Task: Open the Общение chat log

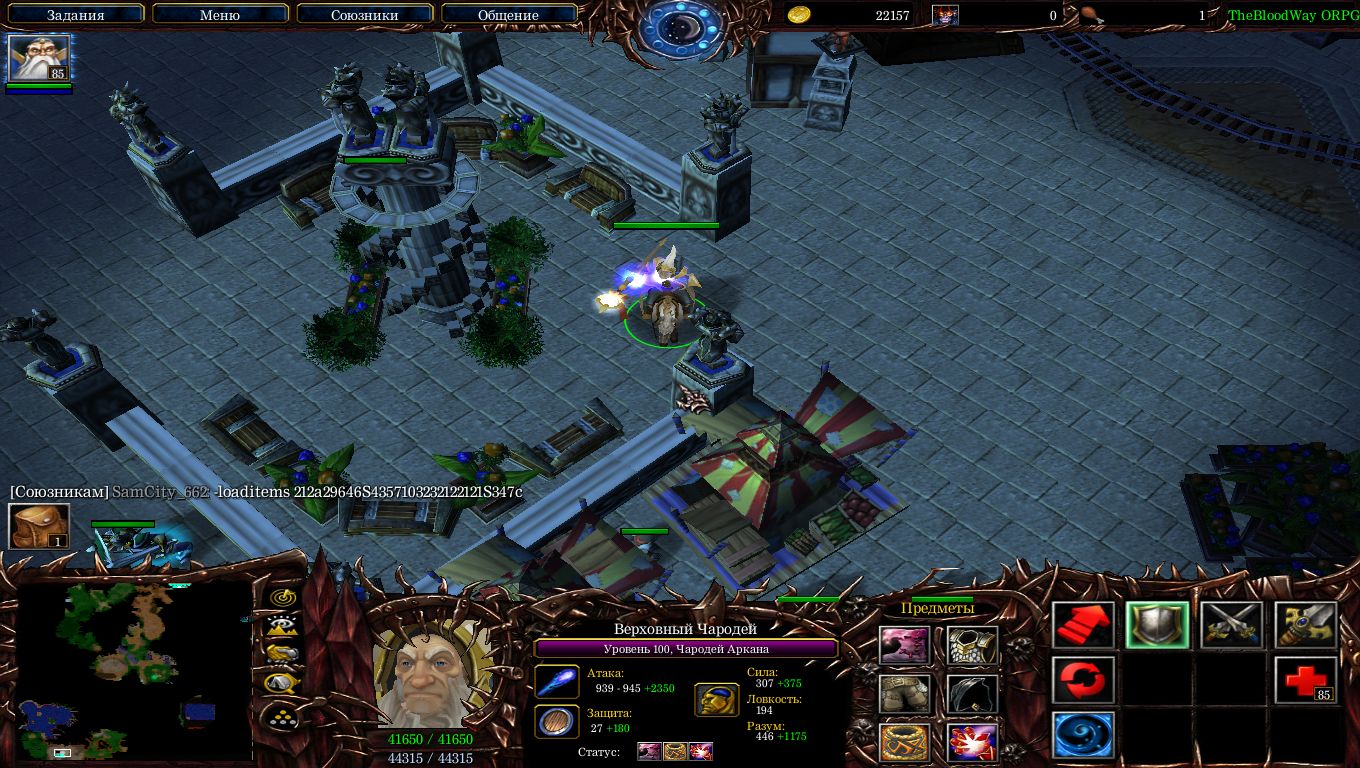Action: coord(508,15)
